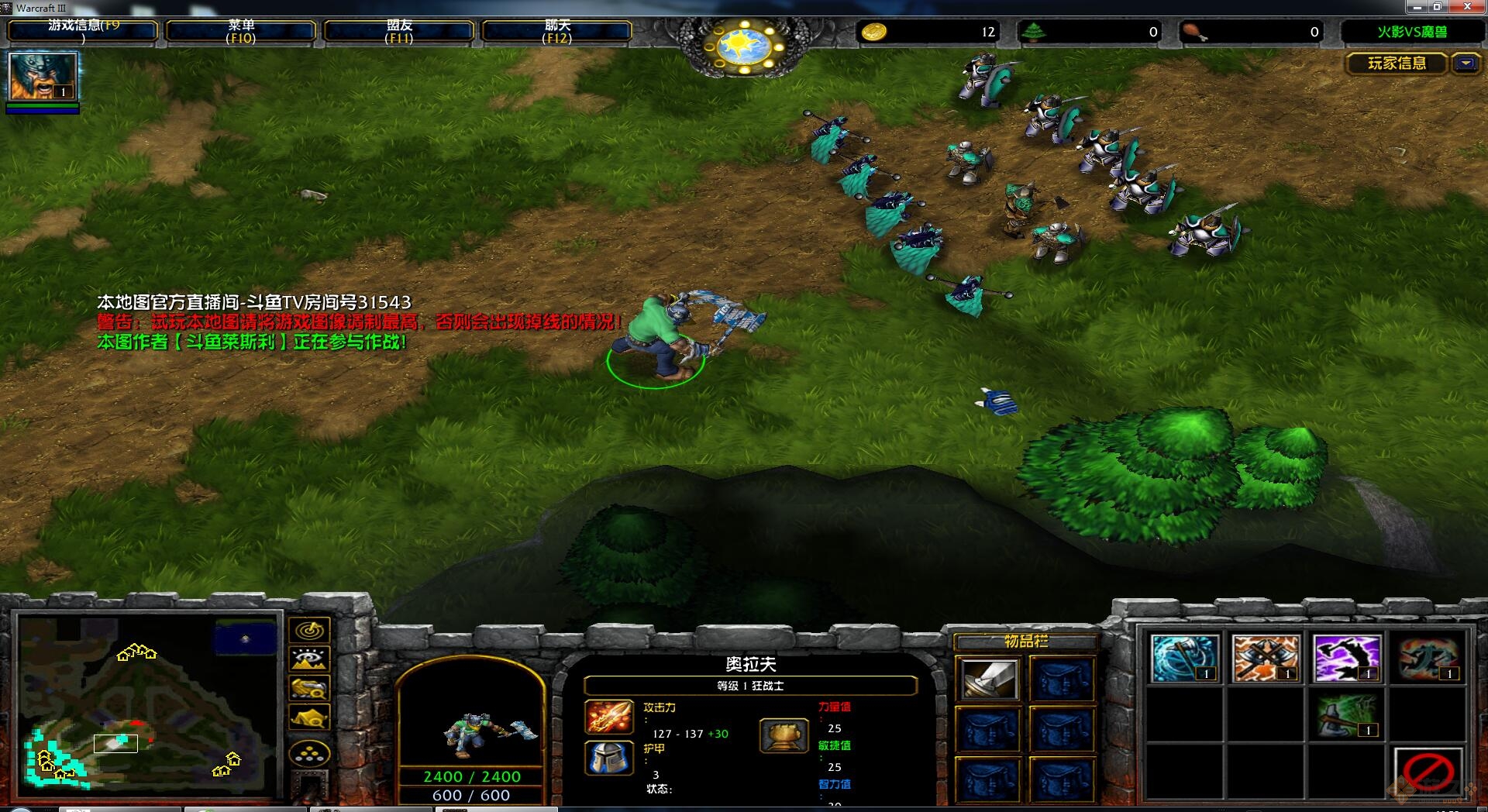The width and height of the screenshot is (1488, 812).
Task: Use the white blade item in inventory
Action: point(989,679)
